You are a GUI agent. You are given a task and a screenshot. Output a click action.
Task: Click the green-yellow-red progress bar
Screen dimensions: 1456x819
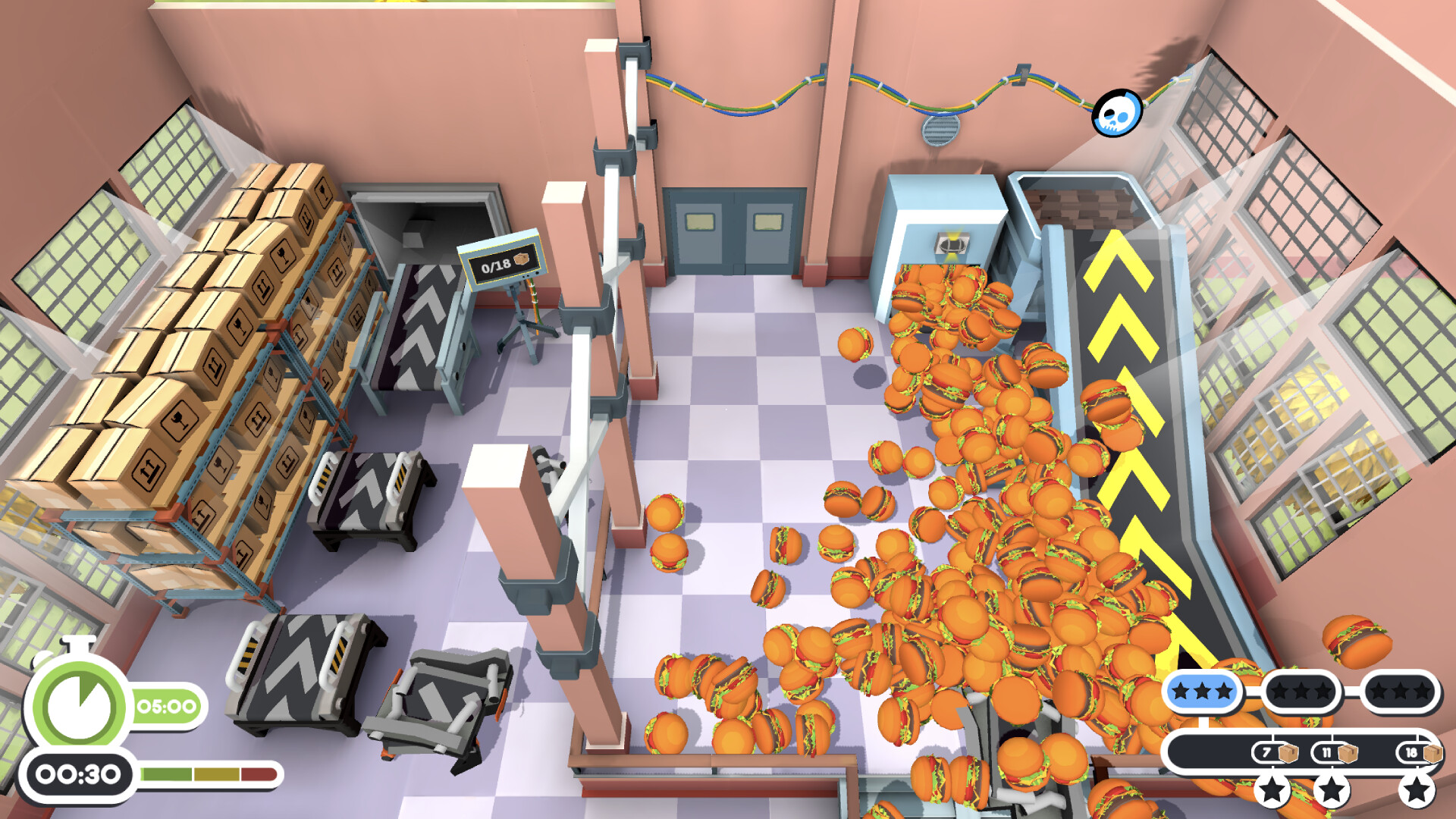[x=206, y=775]
